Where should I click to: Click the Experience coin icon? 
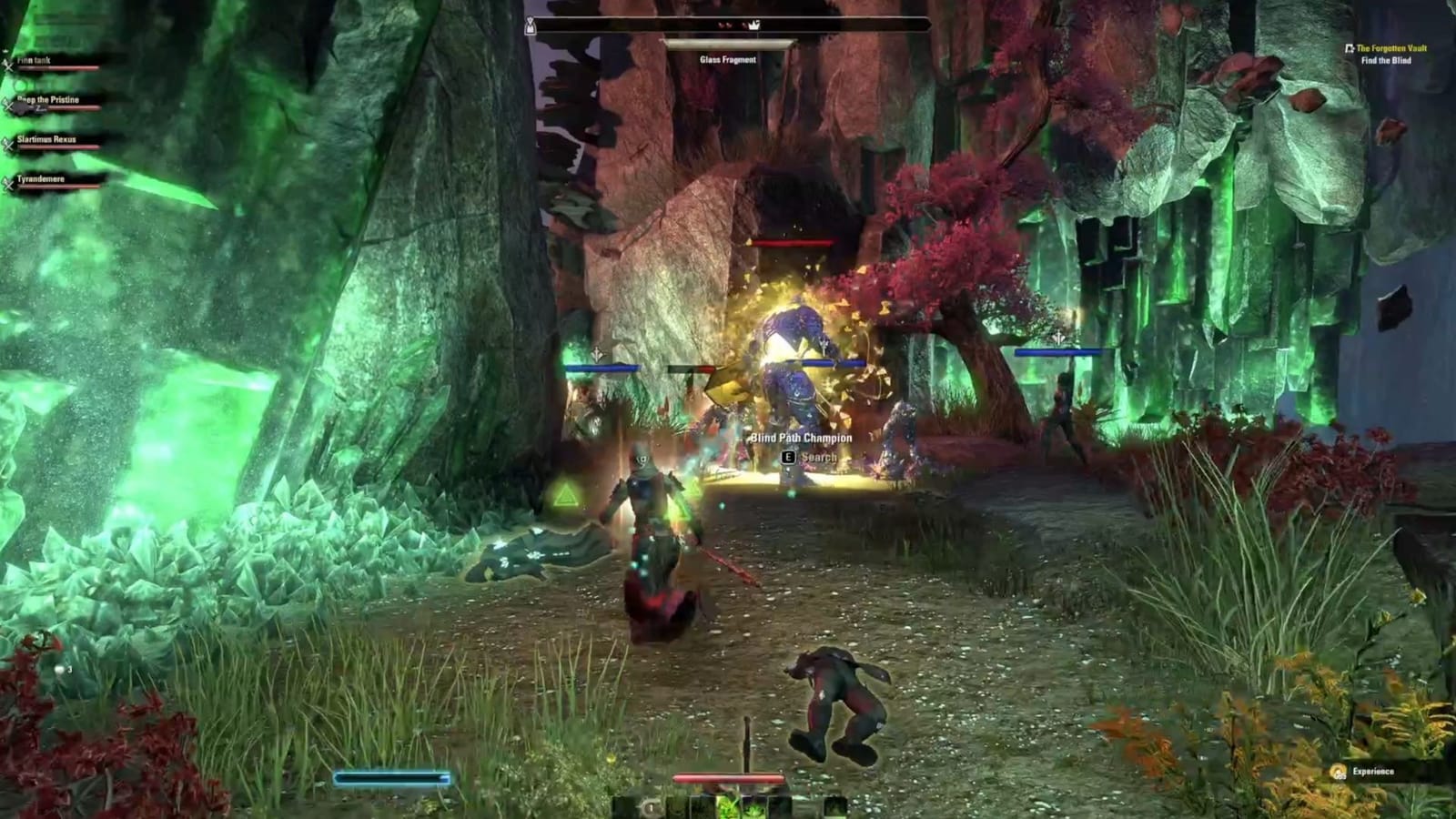pyautogui.click(x=1336, y=769)
